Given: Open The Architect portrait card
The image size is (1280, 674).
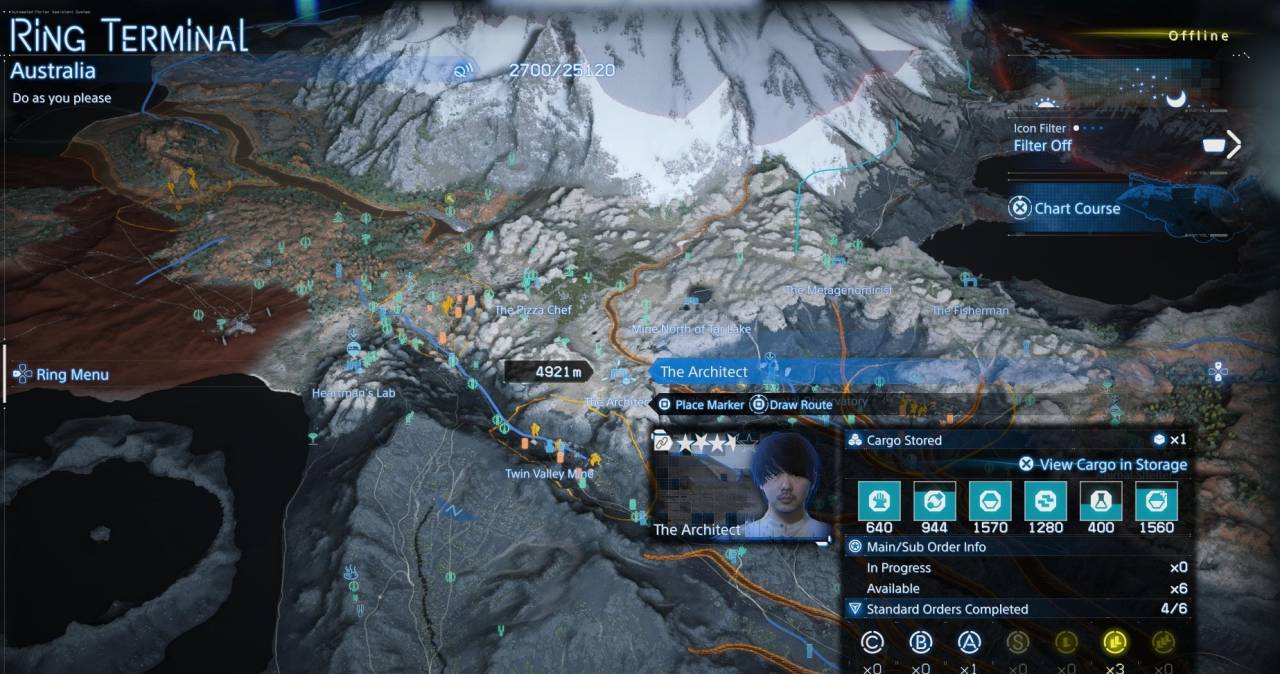Looking at the screenshot, I should 741,487.
